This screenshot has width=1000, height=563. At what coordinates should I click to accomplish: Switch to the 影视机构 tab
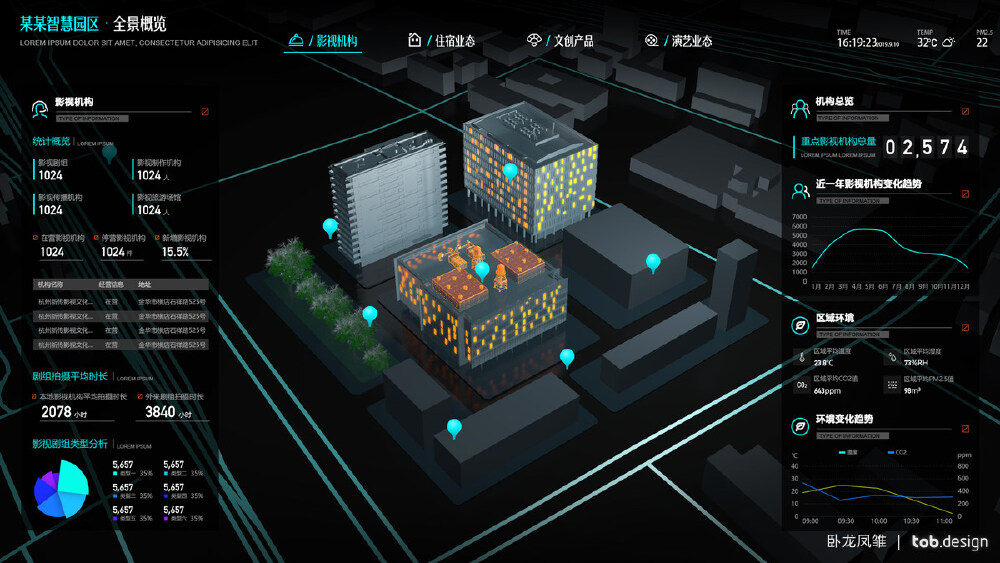point(322,41)
